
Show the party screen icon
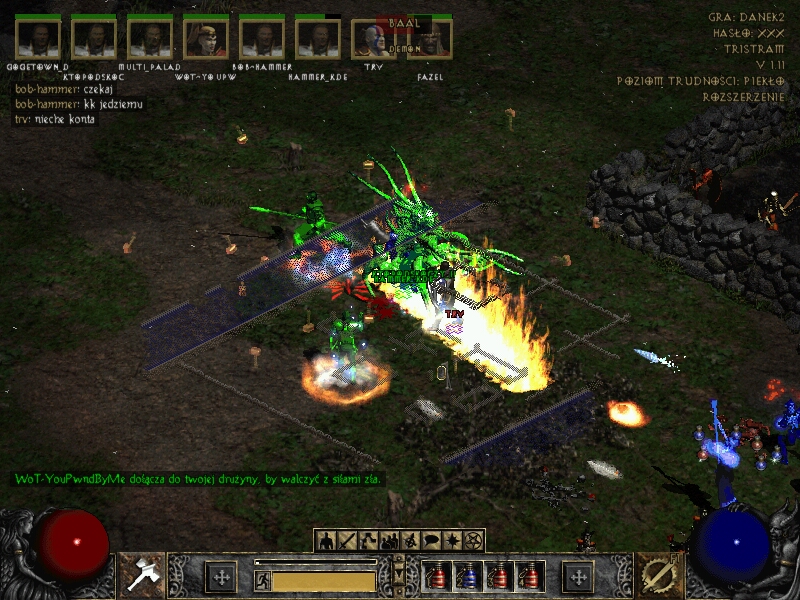[x=389, y=541]
